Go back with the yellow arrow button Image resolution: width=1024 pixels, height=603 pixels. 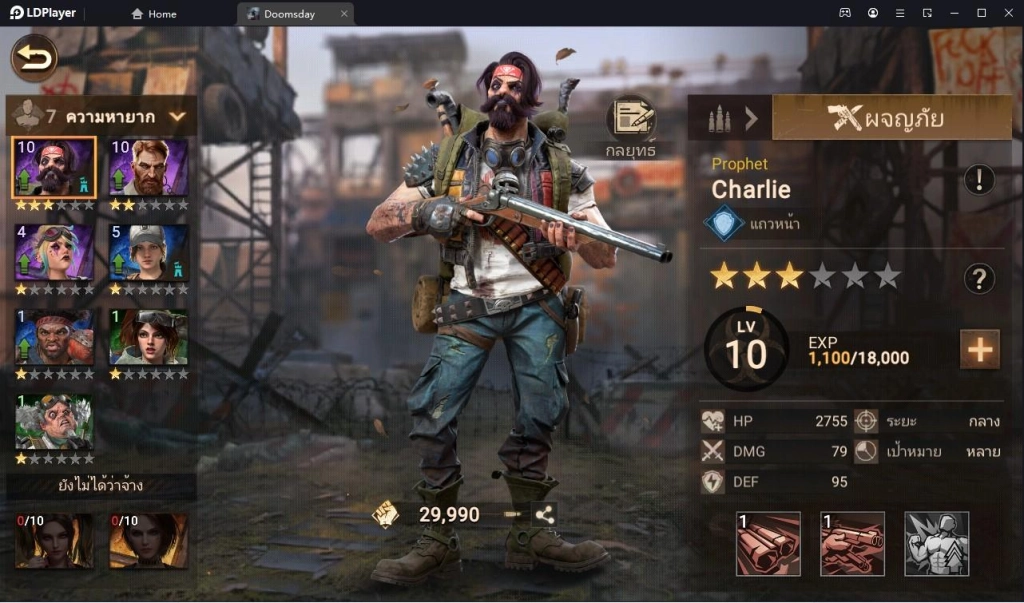point(34,58)
